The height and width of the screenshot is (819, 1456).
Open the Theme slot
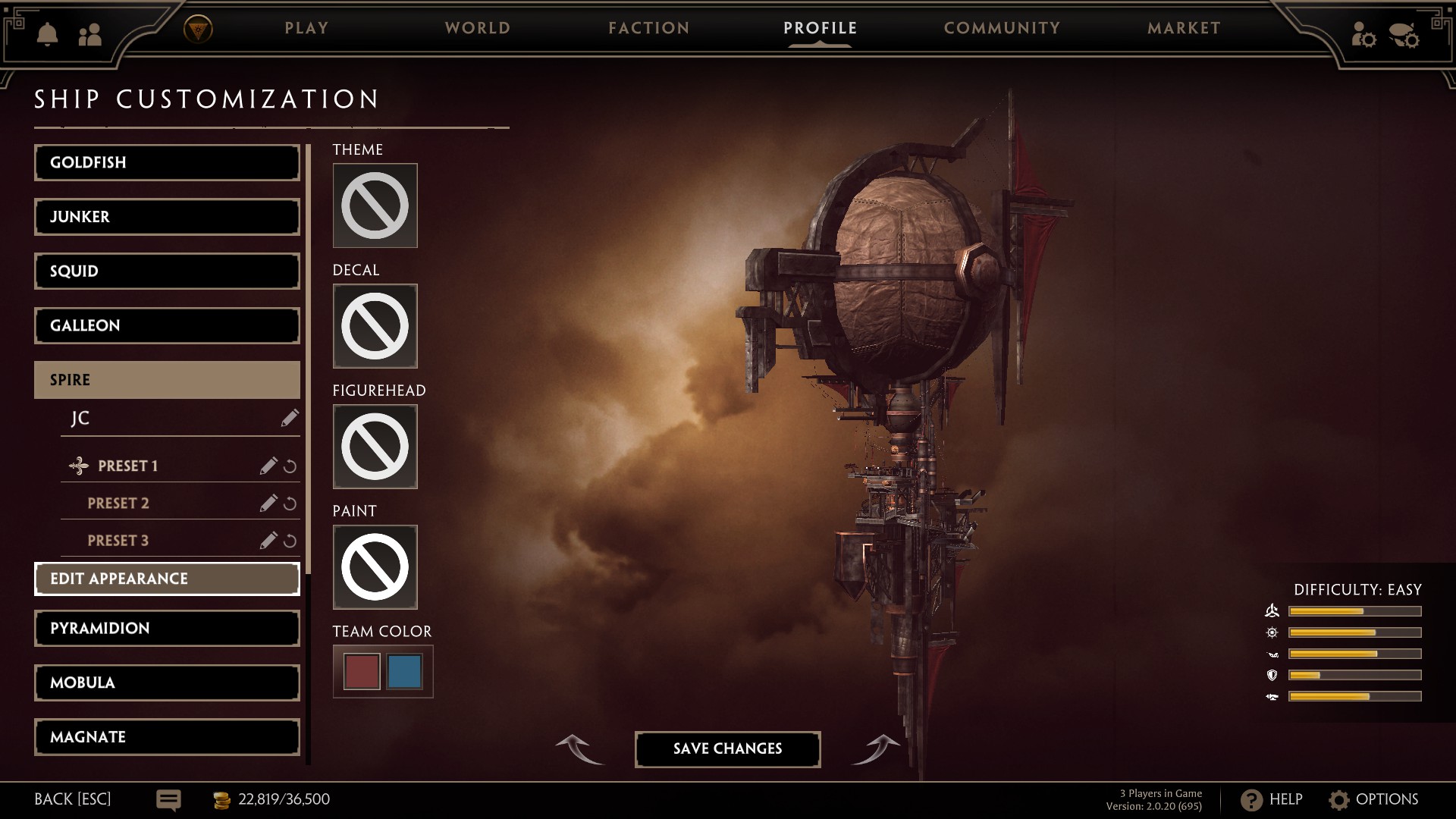click(x=375, y=206)
